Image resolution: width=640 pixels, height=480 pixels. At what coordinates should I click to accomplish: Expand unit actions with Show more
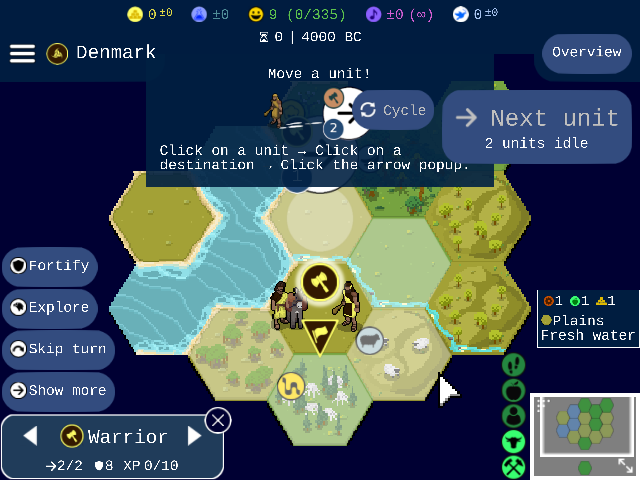[58, 391]
